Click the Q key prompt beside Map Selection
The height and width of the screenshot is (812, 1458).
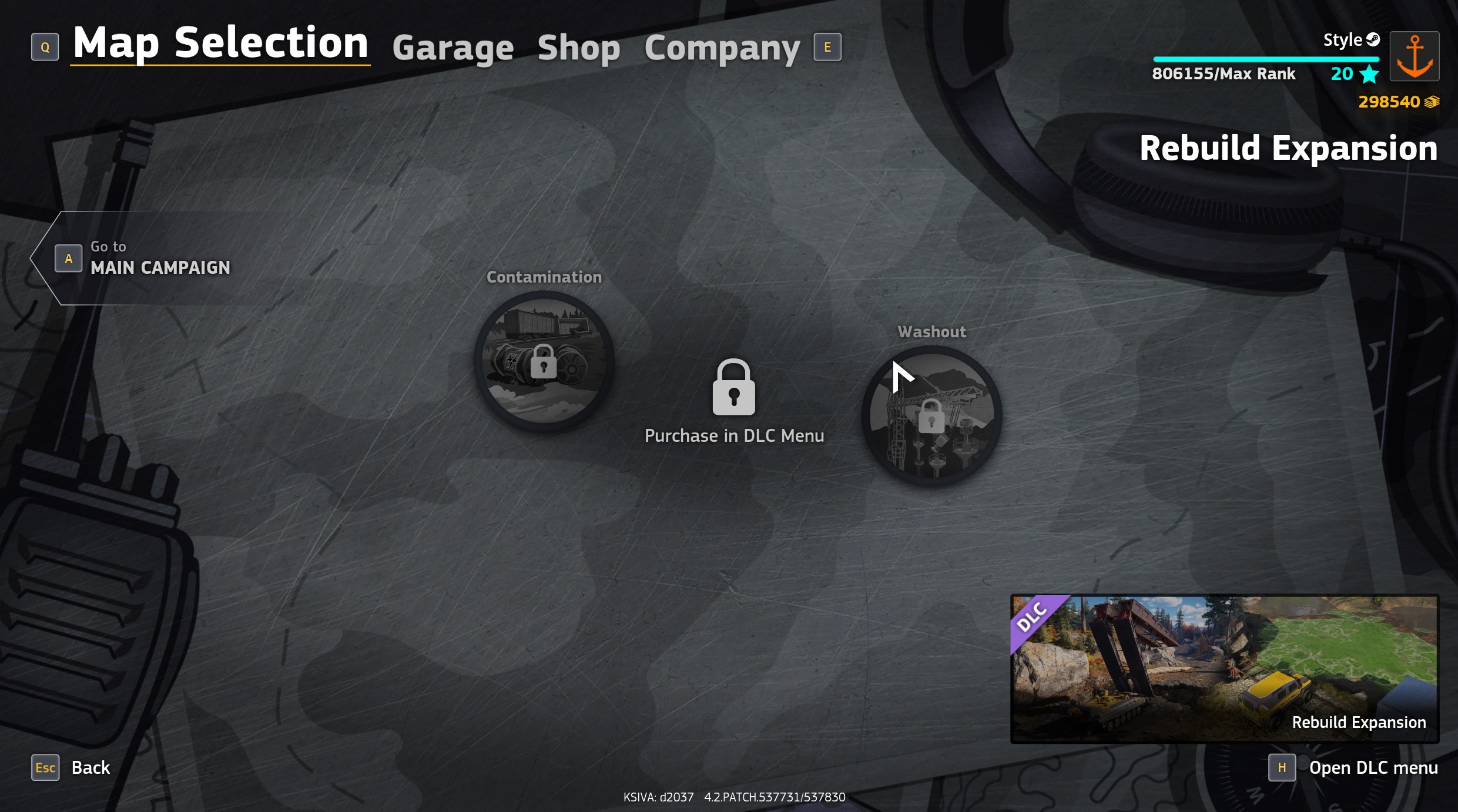[x=45, y=46]
